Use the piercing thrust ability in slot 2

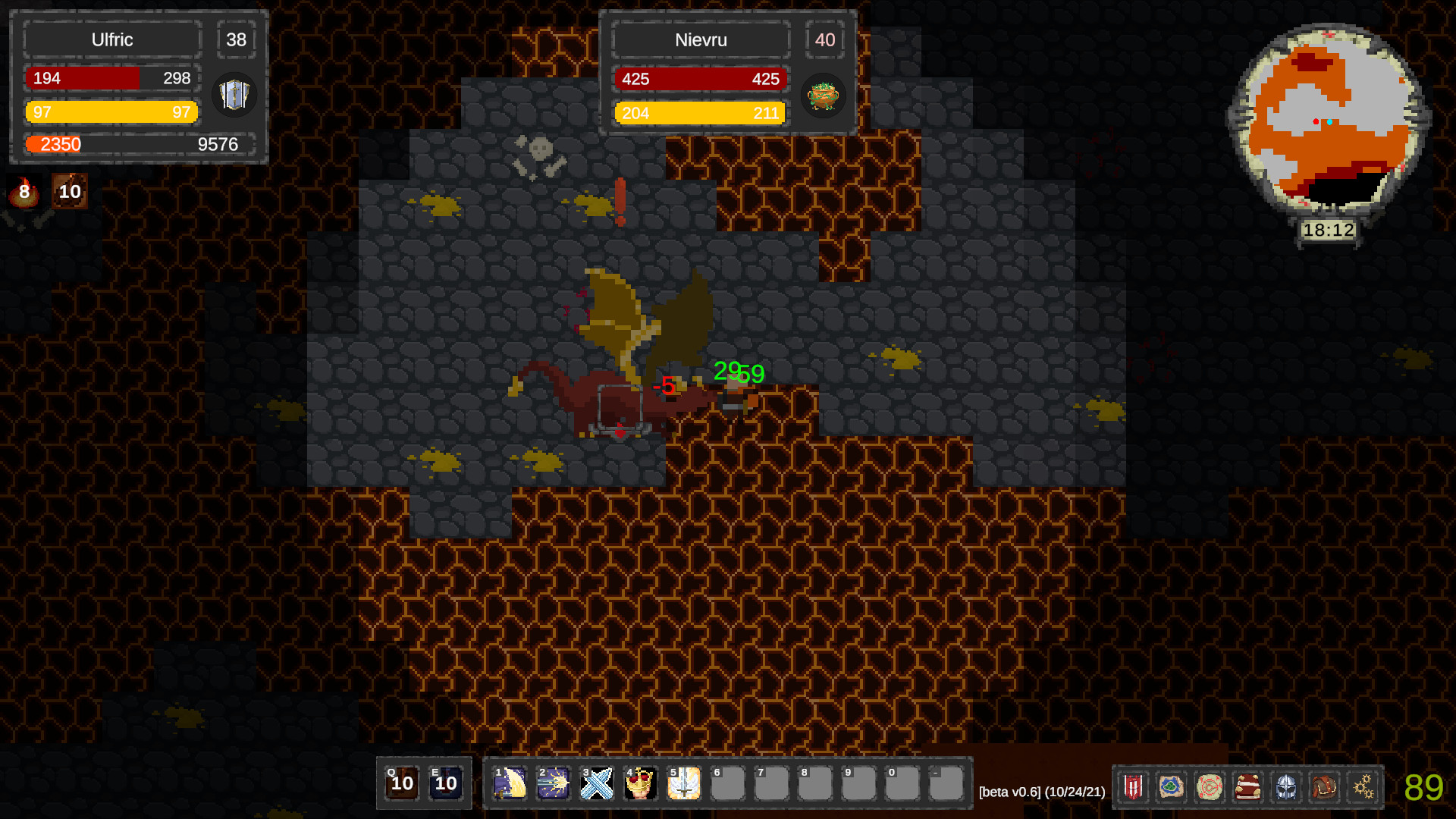click(554, 783)
